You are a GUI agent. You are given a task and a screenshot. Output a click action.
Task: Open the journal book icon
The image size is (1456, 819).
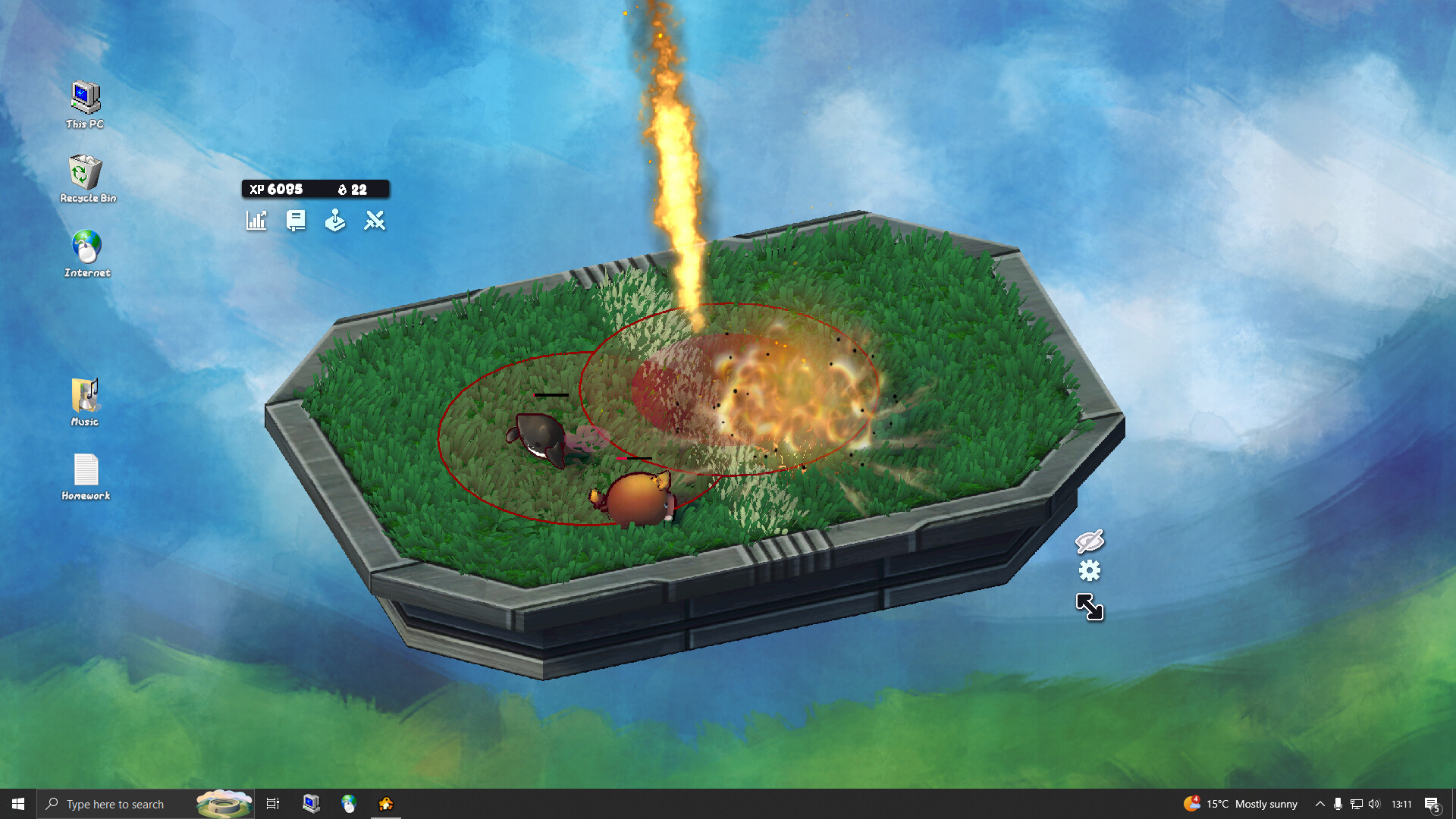[296, 221]
